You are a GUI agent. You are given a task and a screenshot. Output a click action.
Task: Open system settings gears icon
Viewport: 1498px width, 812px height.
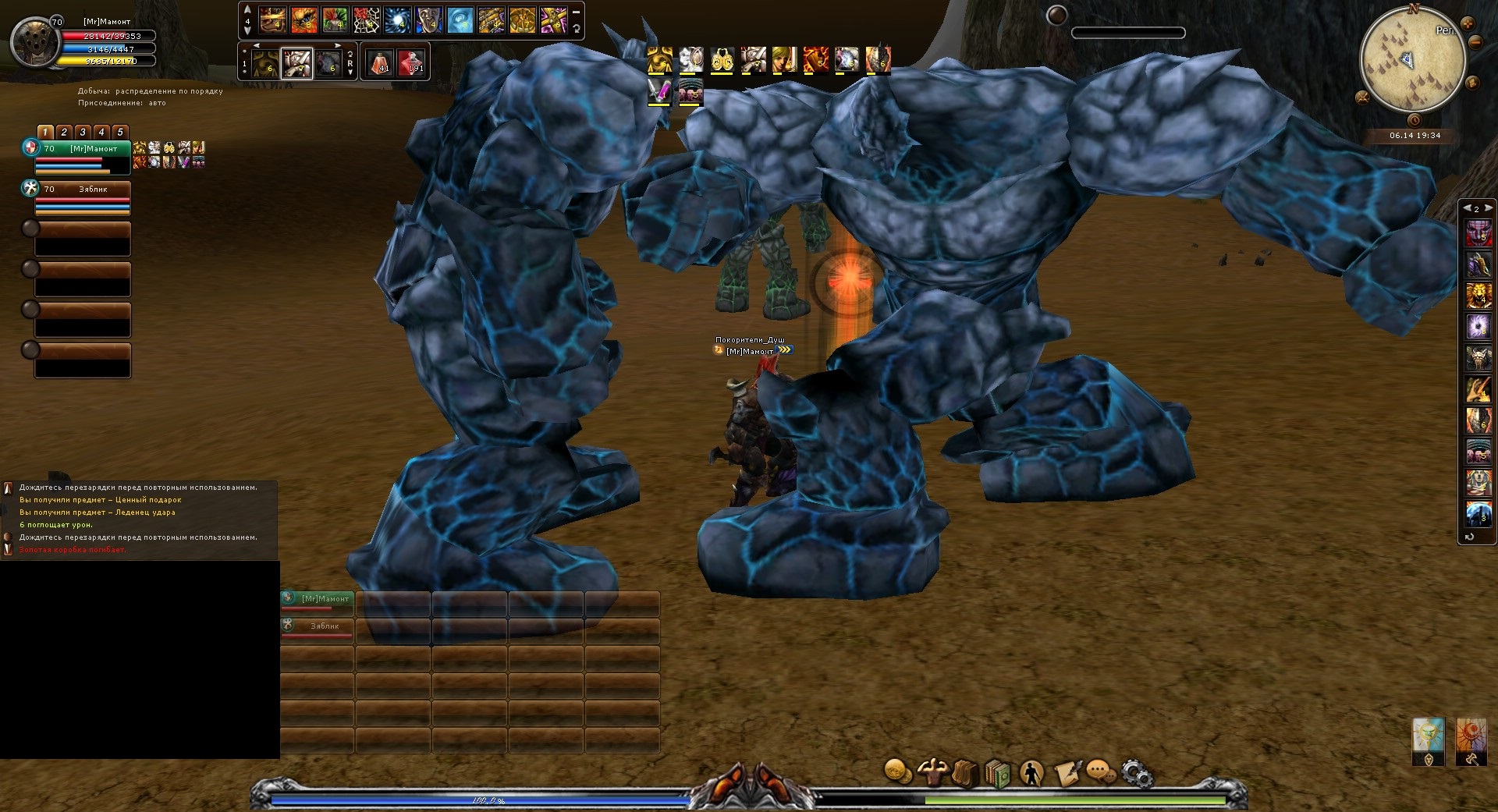(1136, 773)
